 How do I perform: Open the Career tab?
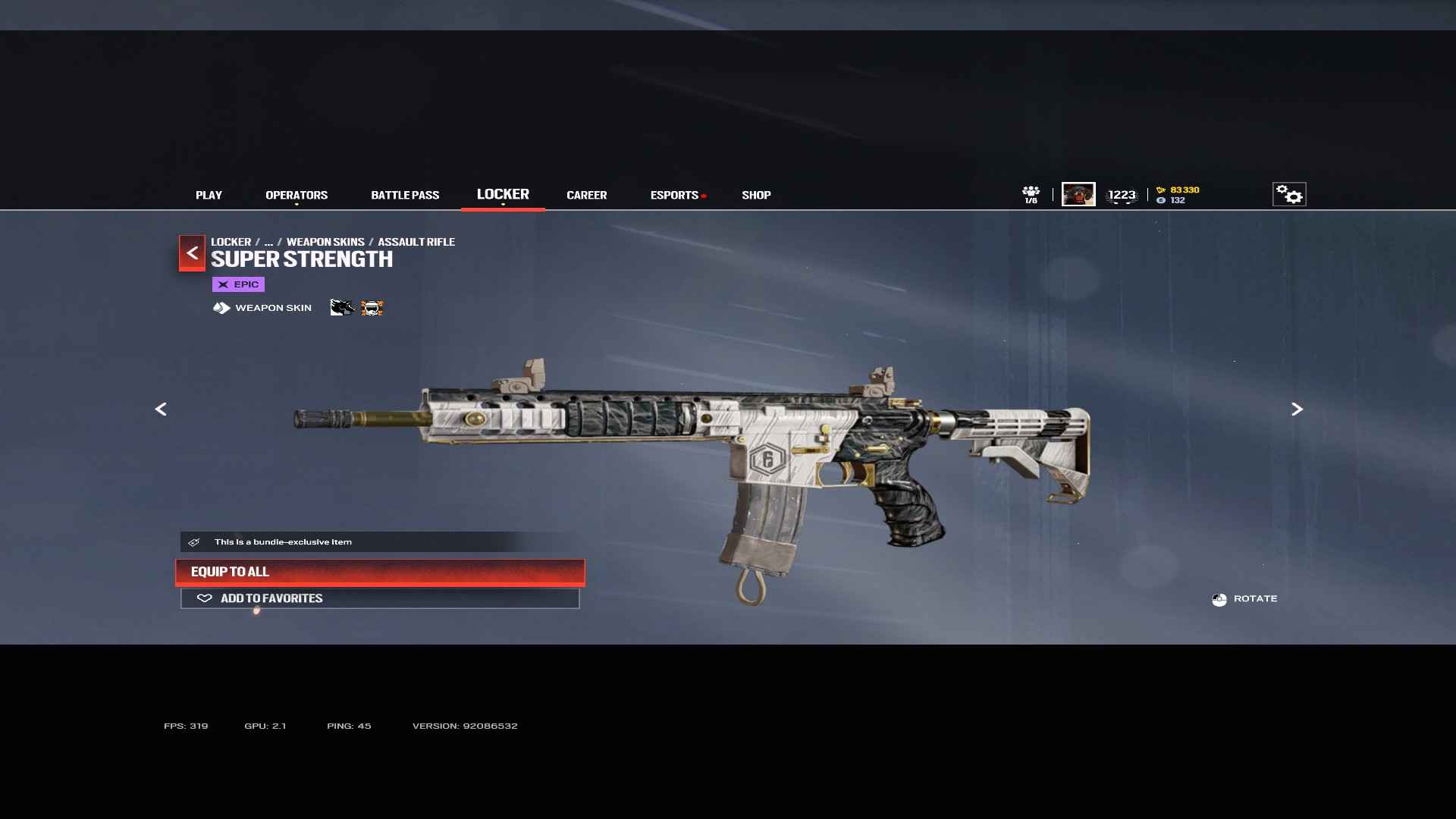(x=586, y=196)
